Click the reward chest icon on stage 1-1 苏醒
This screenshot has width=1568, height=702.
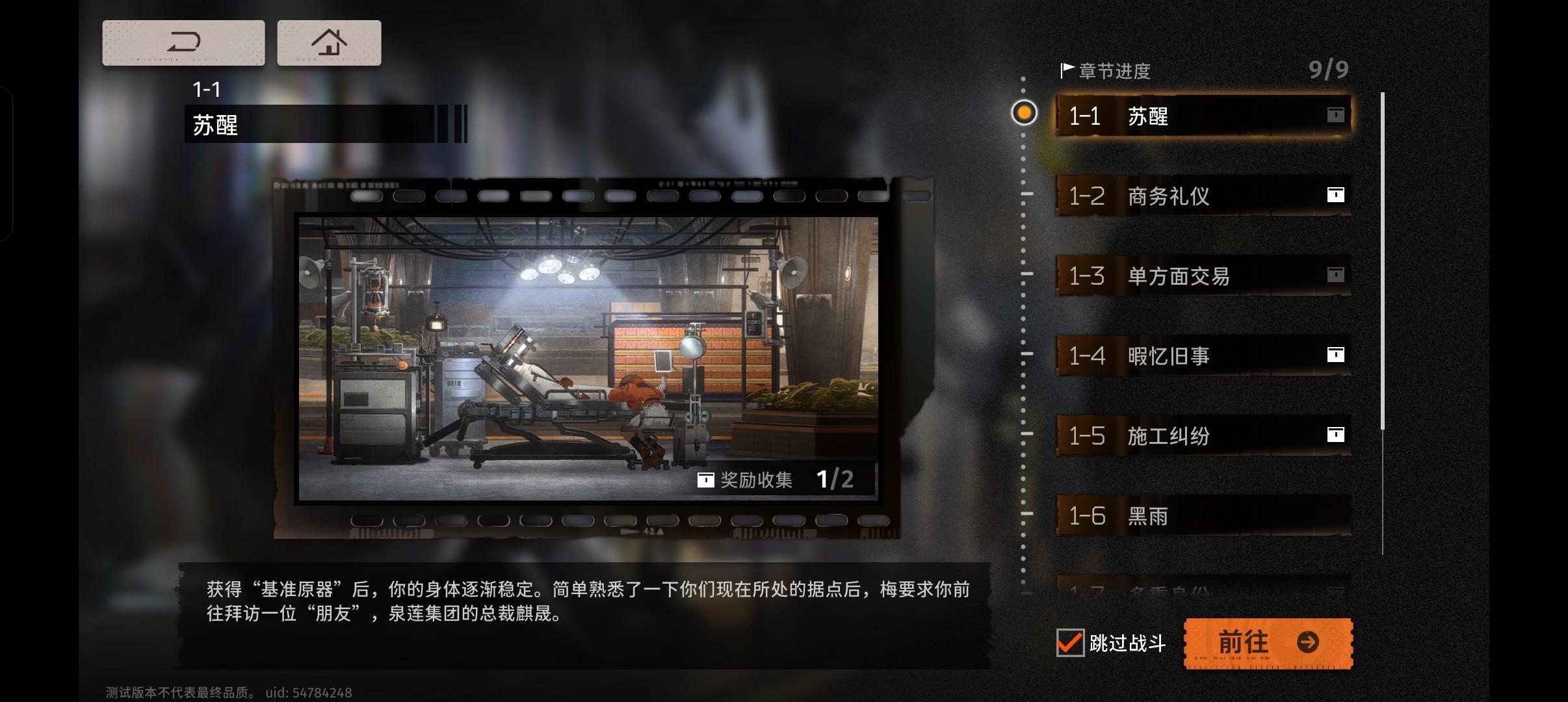pyautogui.click(x=1337, y=113)
